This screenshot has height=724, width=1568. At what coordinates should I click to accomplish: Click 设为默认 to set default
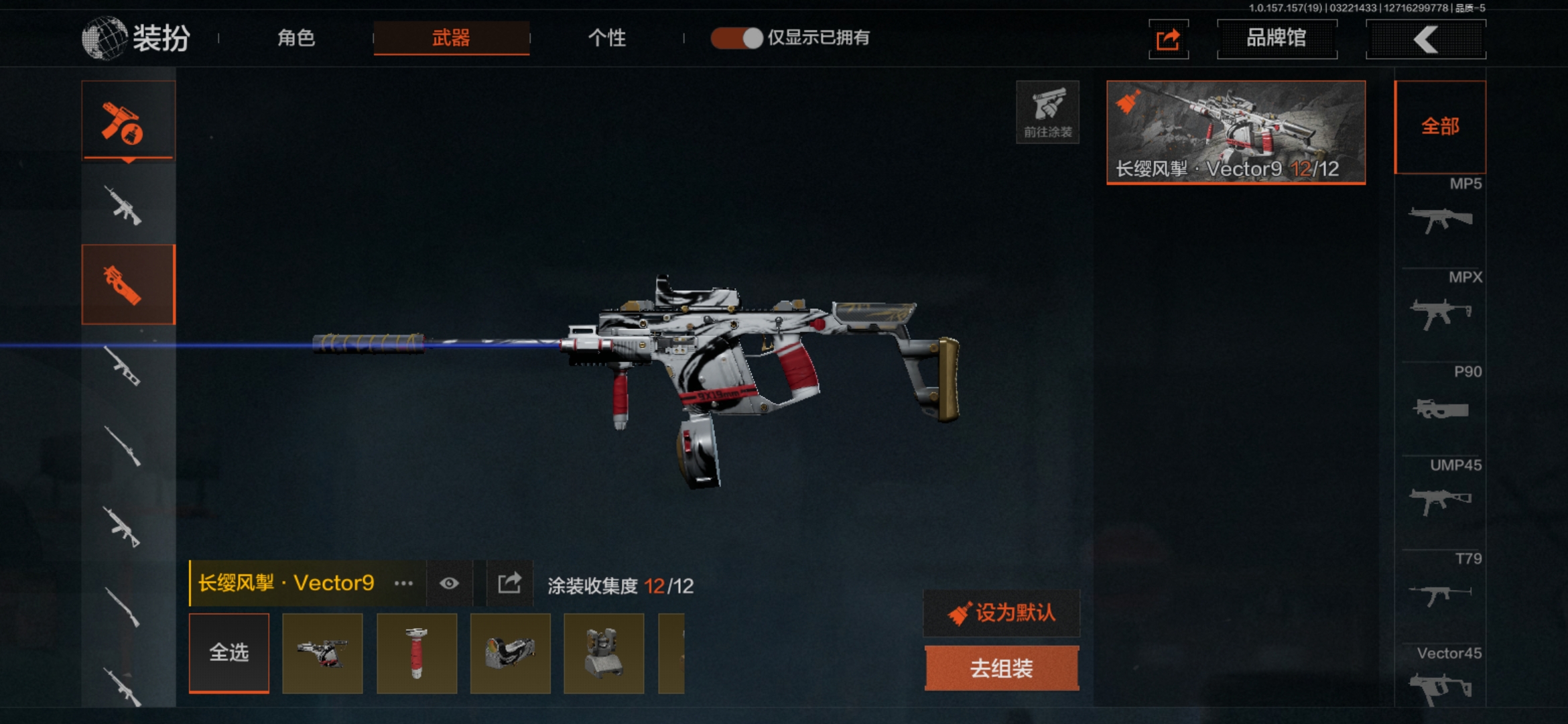tap(1002, 613)
